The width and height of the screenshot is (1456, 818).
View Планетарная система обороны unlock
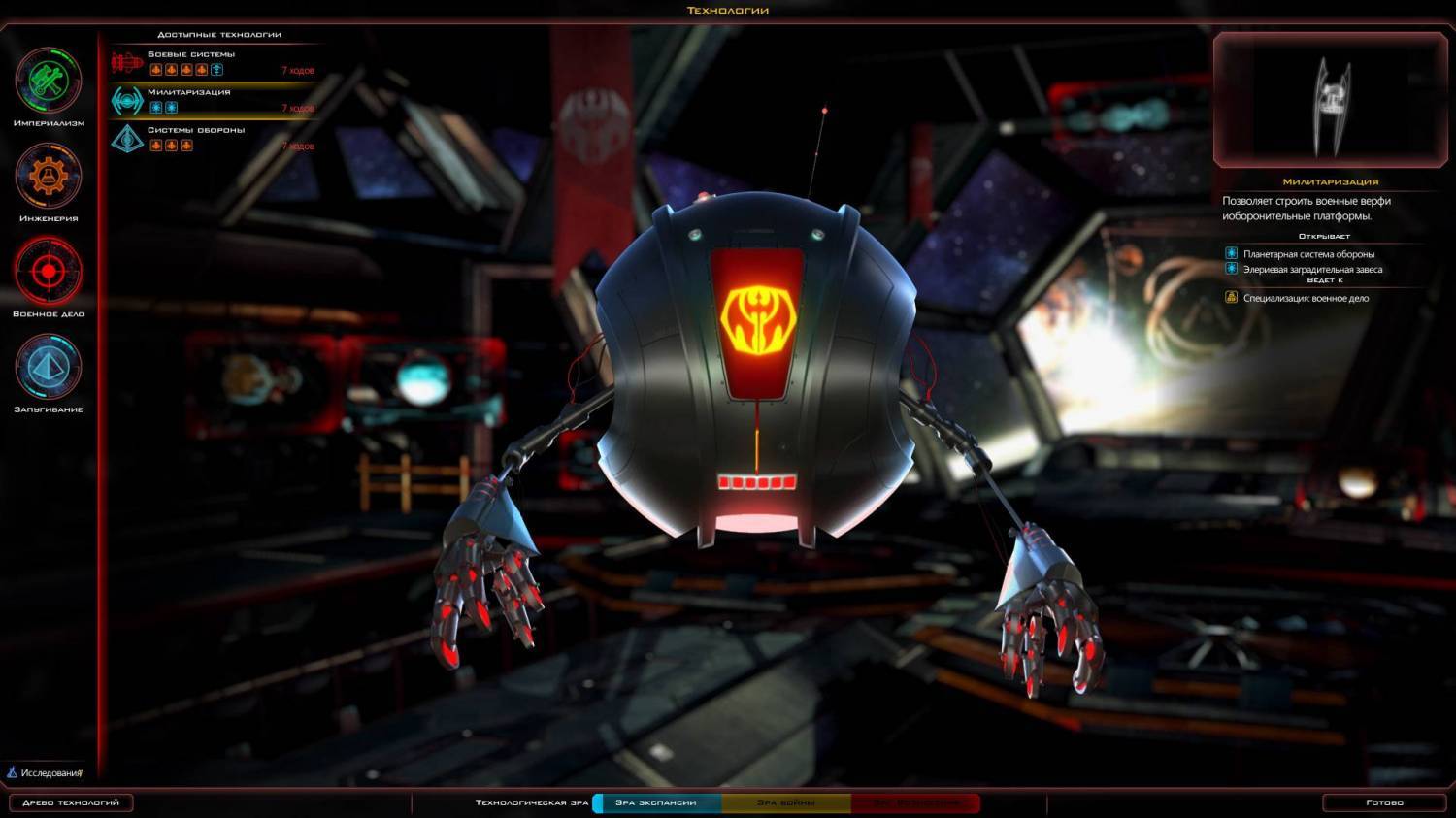tap(1307, 254)
